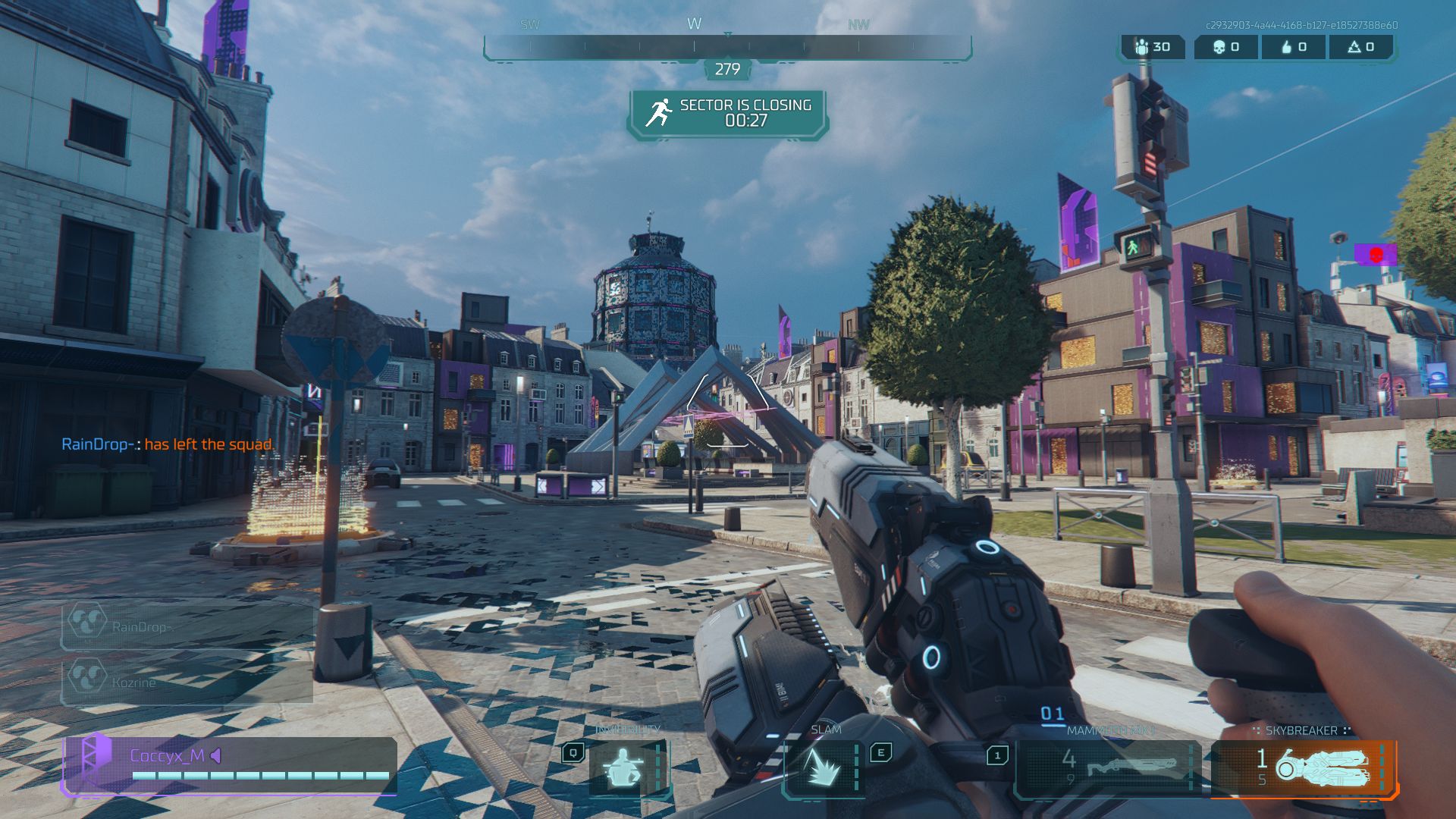Screen dimensions: 1456x819
Task: Click the Kozrine squad member panel
Action: (186, 681)
